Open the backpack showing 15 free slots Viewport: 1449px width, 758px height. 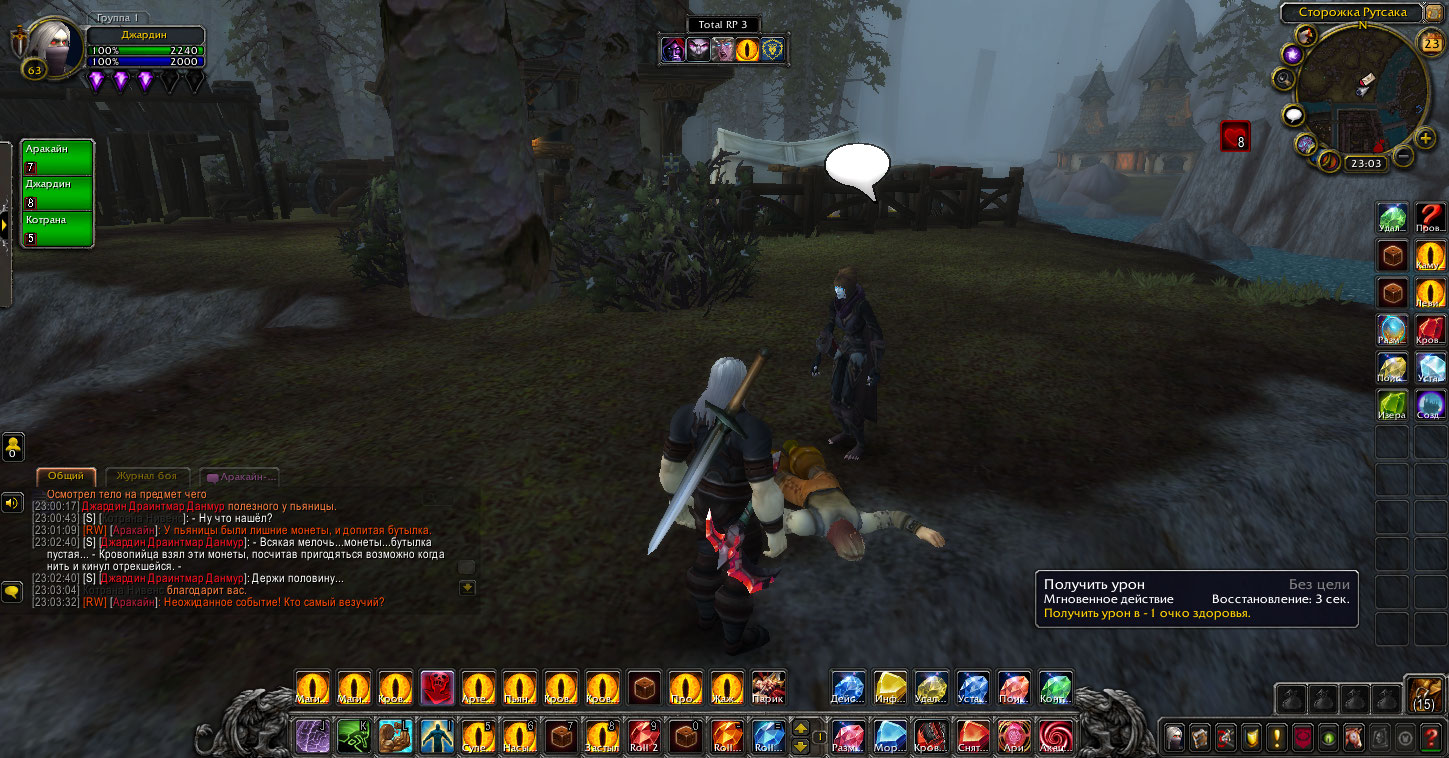pyautogui.click(x=1426, y=694)
